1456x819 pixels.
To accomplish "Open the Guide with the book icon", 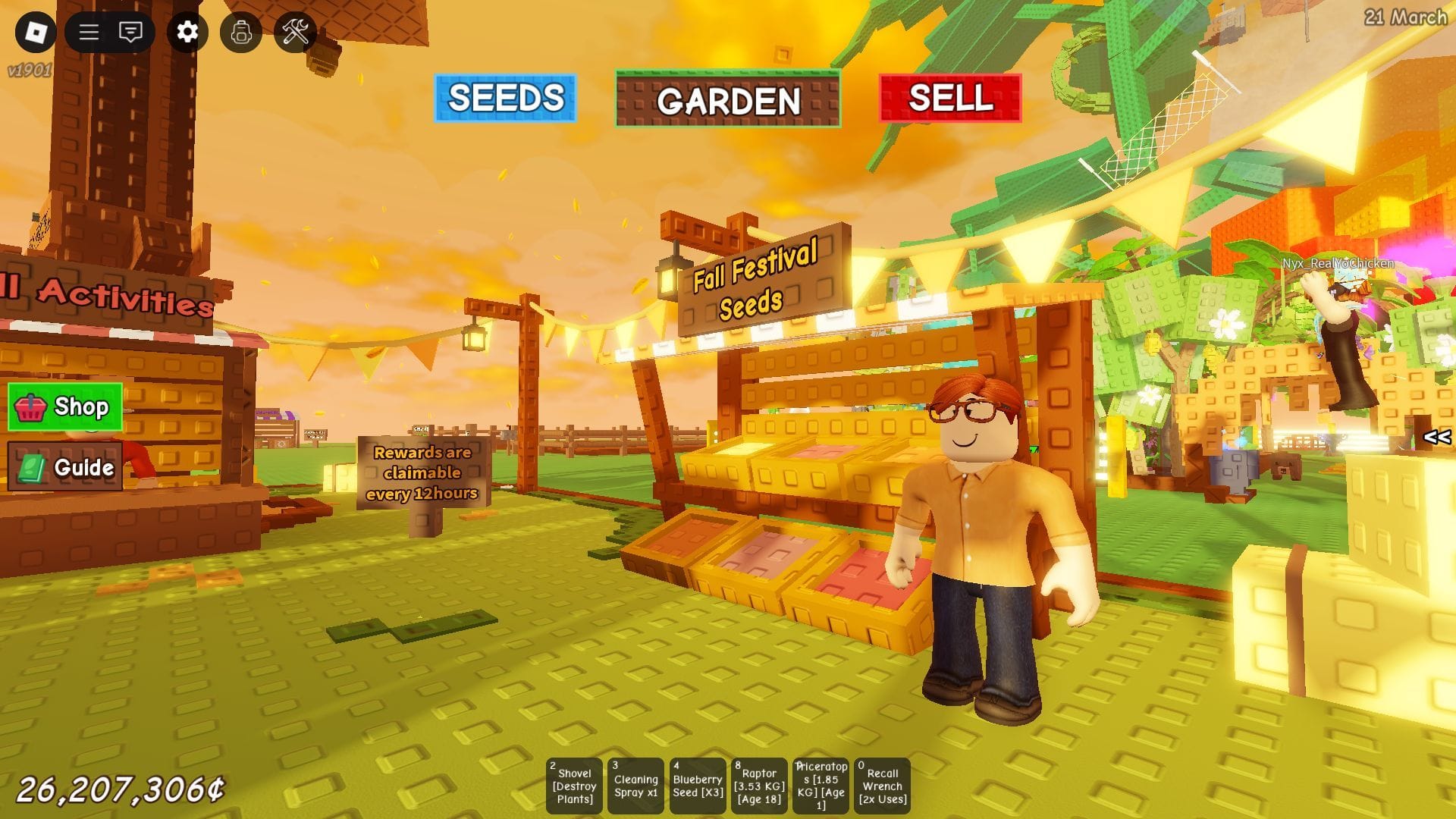I will (x=65, y=468).
